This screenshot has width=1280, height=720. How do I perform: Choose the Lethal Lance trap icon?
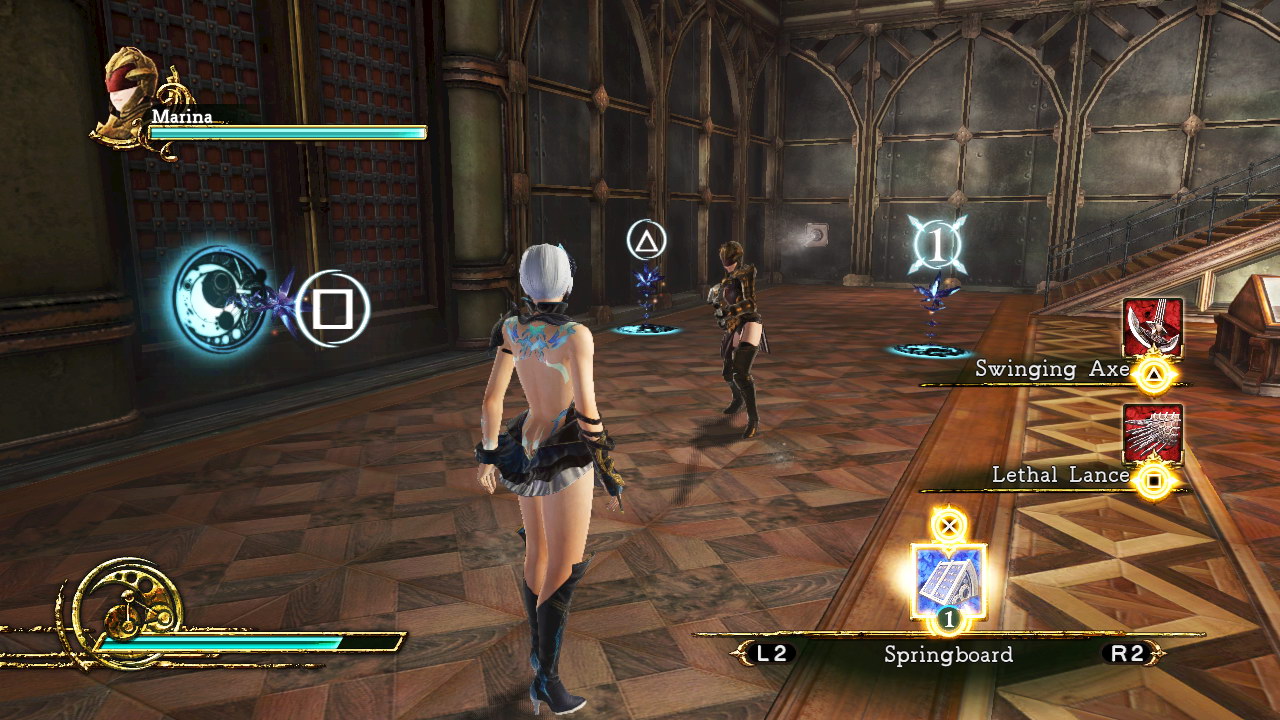[x=1152, y=433]
